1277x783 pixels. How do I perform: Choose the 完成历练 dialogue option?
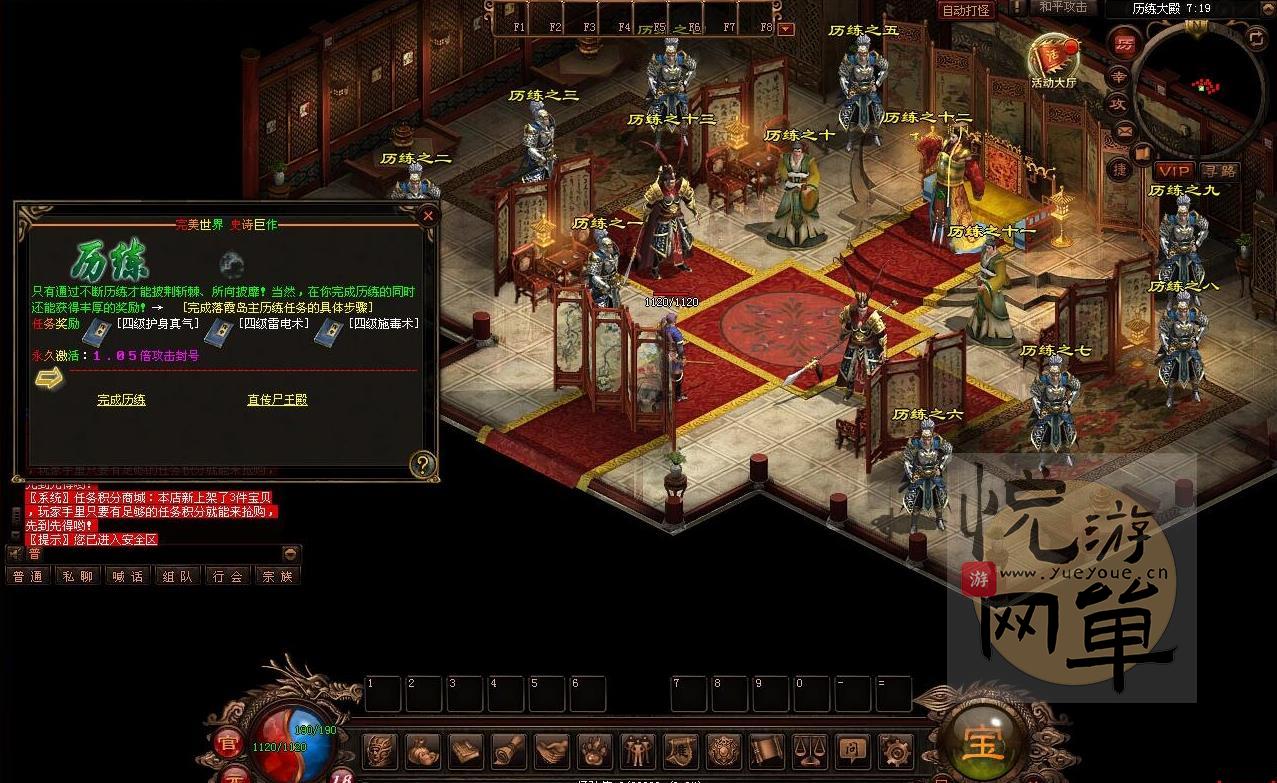click(121, 400)
